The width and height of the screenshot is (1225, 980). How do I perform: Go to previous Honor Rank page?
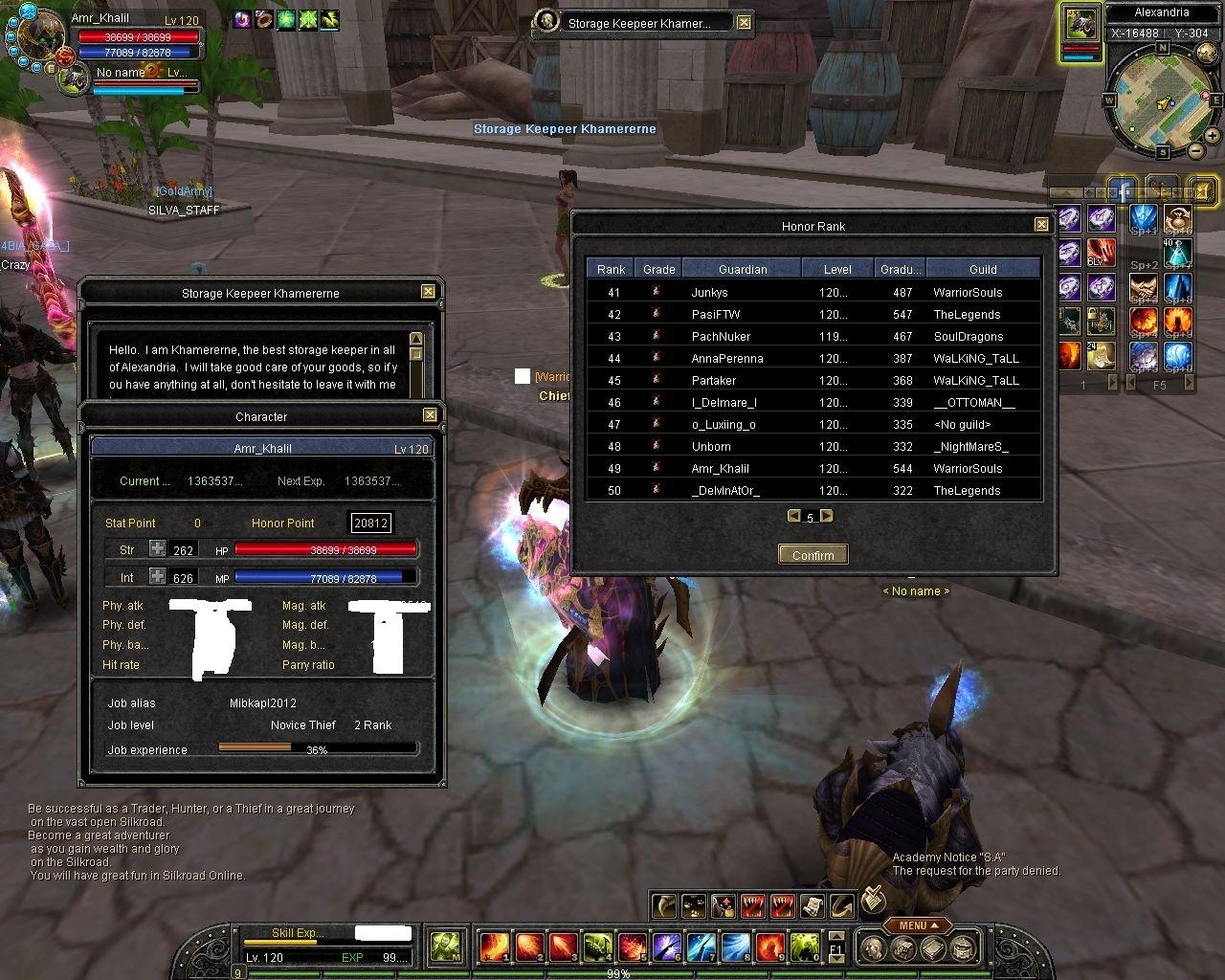click(x=793, y=516)
